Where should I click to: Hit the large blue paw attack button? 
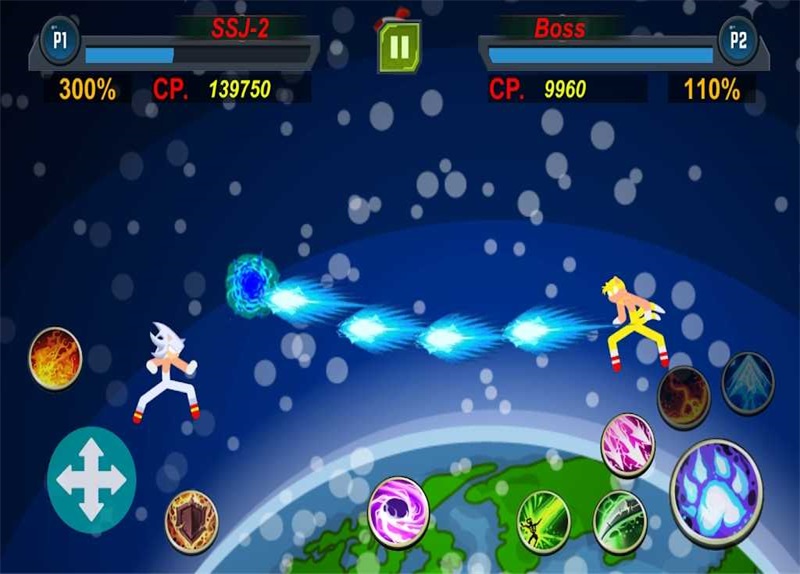pyautogui.click(x=715, y=492)
